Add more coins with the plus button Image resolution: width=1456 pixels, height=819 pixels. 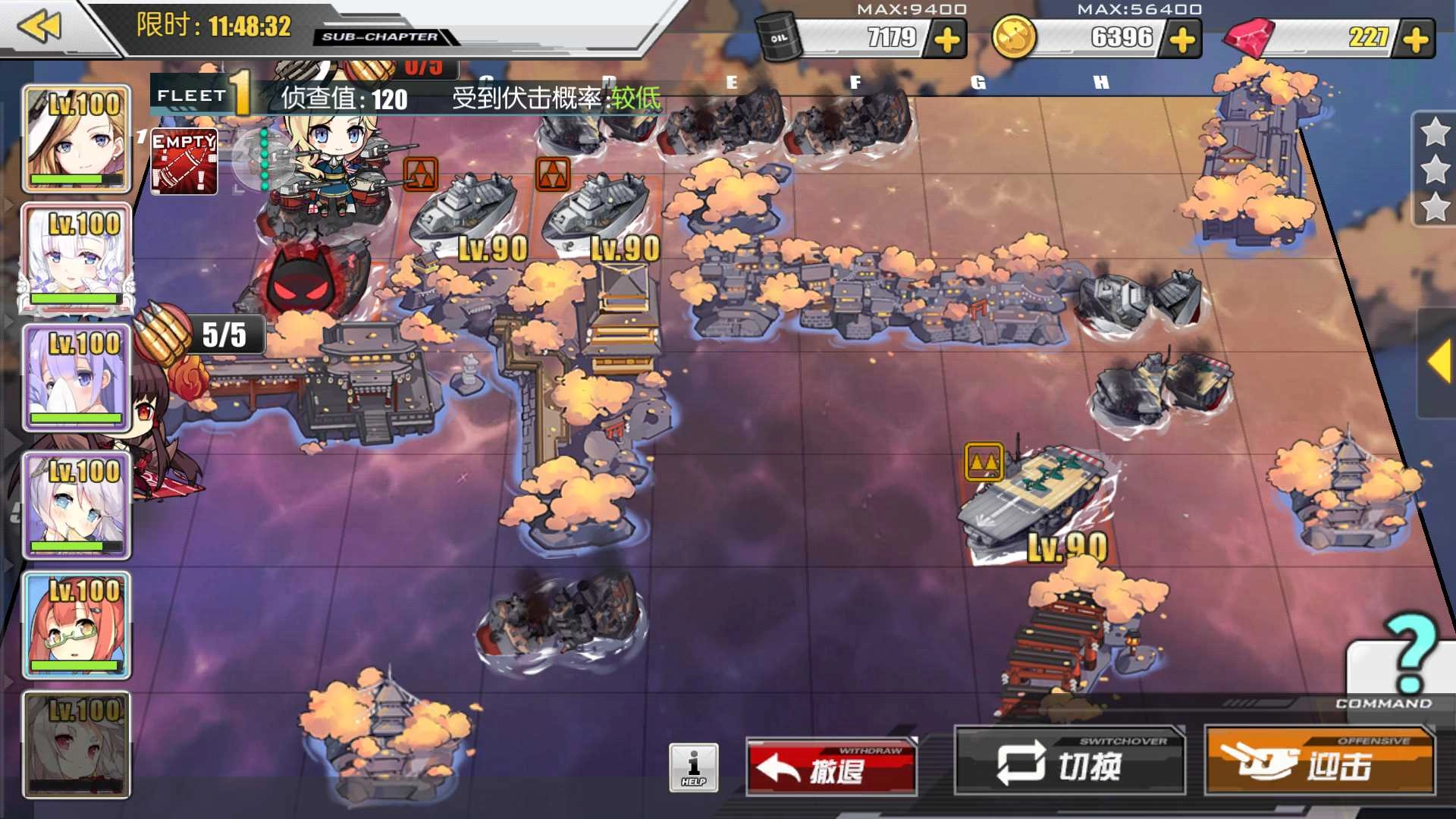[1182, 39]
